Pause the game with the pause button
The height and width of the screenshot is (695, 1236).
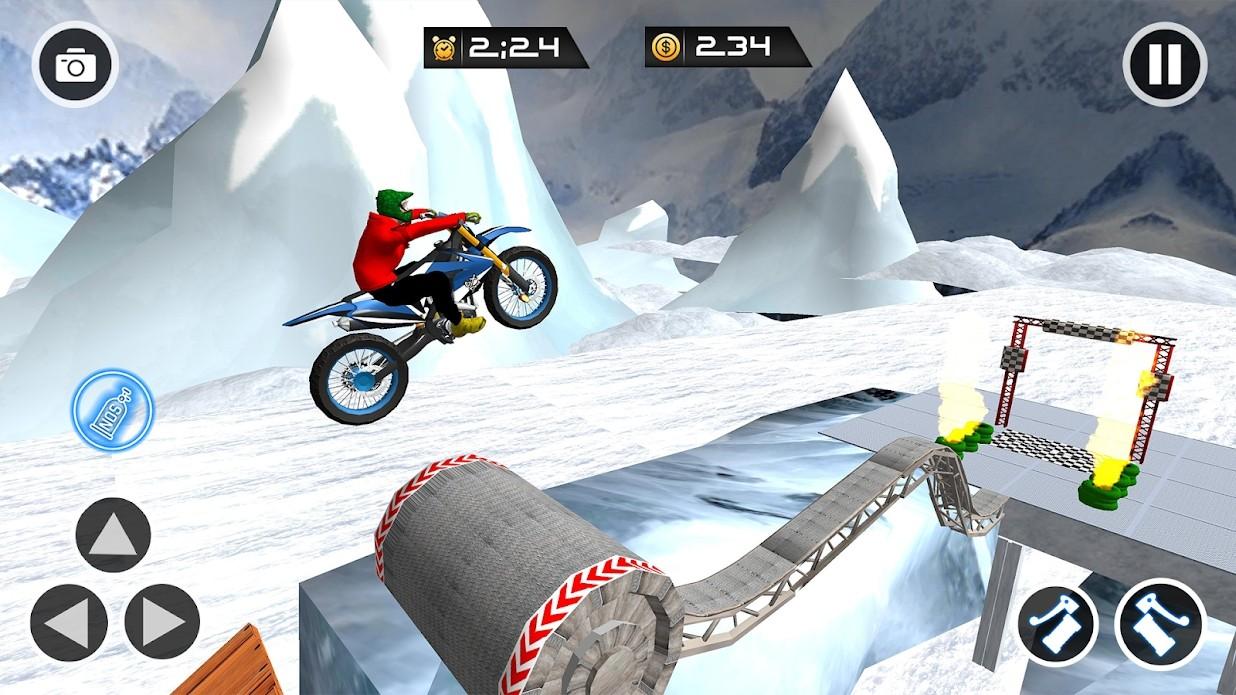point(1164,64)
